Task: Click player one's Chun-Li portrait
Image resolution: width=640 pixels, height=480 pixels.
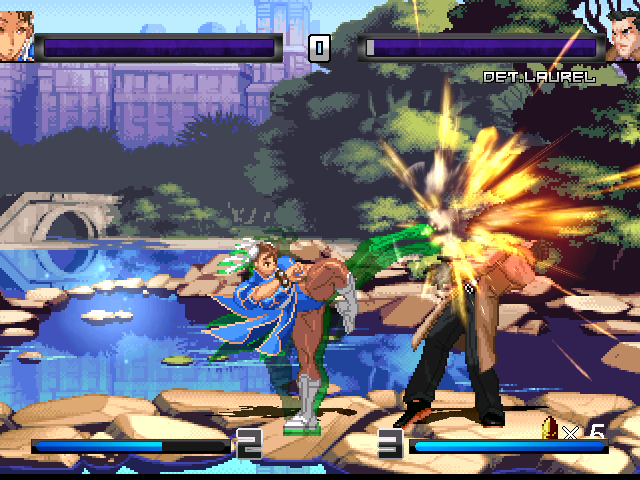Action: click(16, 38)
